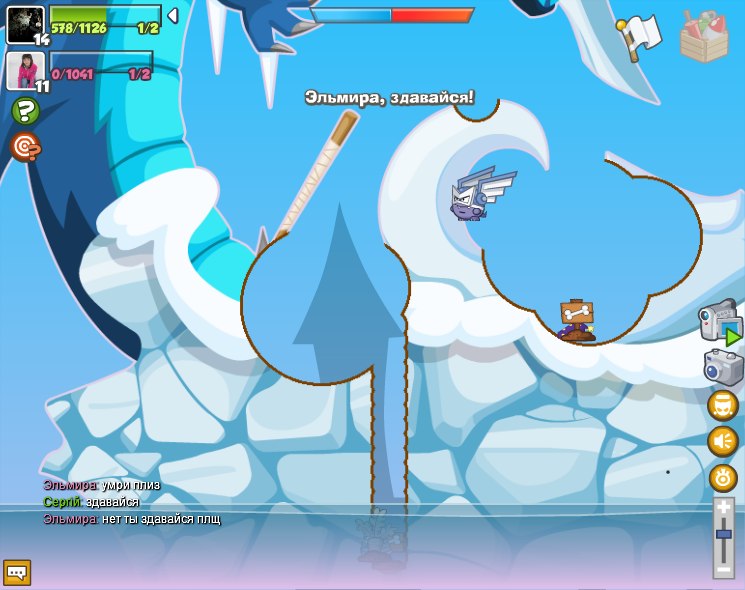Click the round yellow mask button

722,405
